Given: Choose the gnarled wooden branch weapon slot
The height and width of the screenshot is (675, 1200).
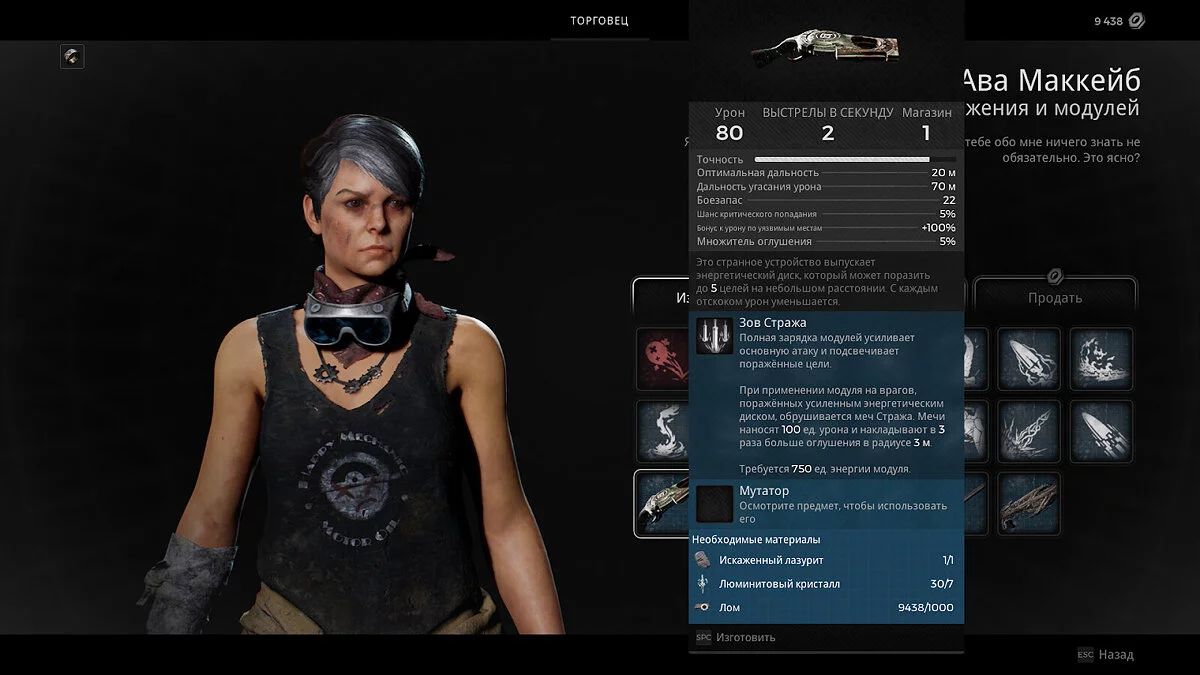Looking at the screenshot, I should (1028, 503).
